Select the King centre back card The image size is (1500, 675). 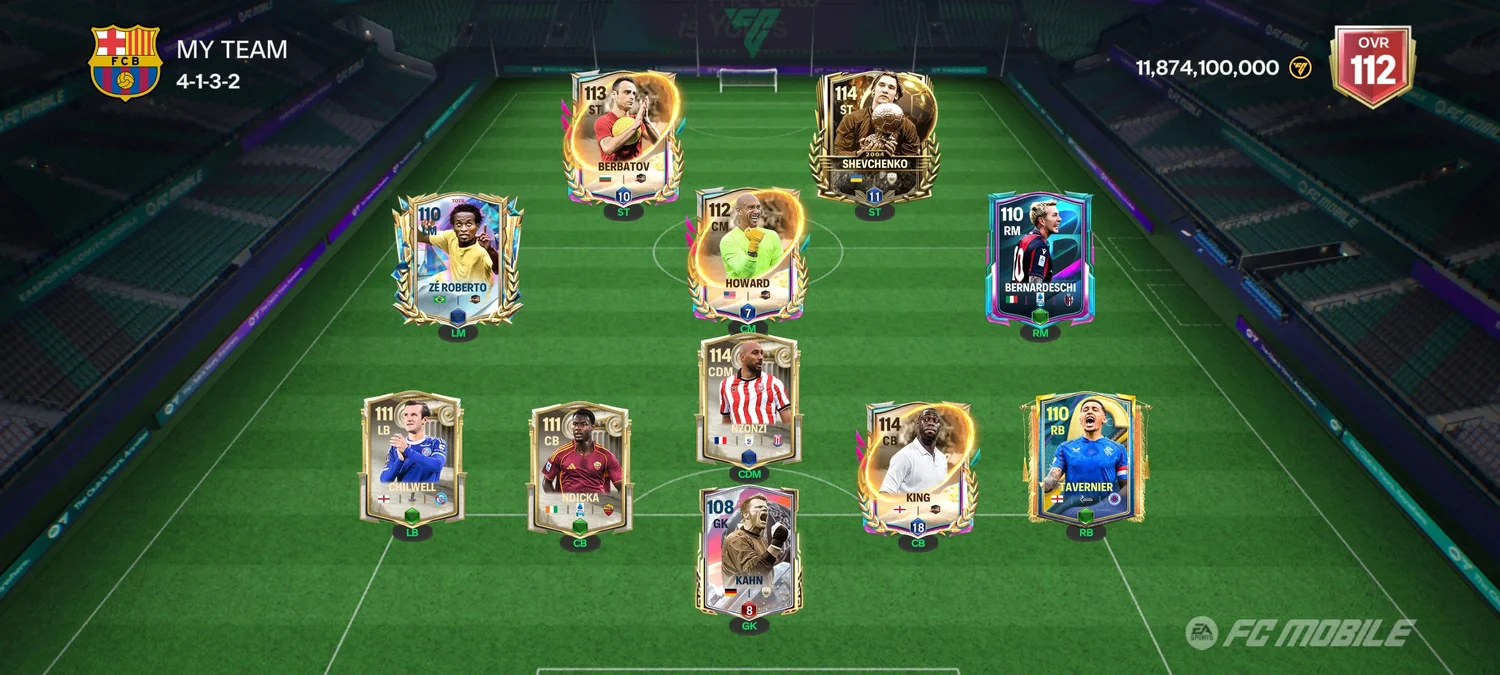917,468
